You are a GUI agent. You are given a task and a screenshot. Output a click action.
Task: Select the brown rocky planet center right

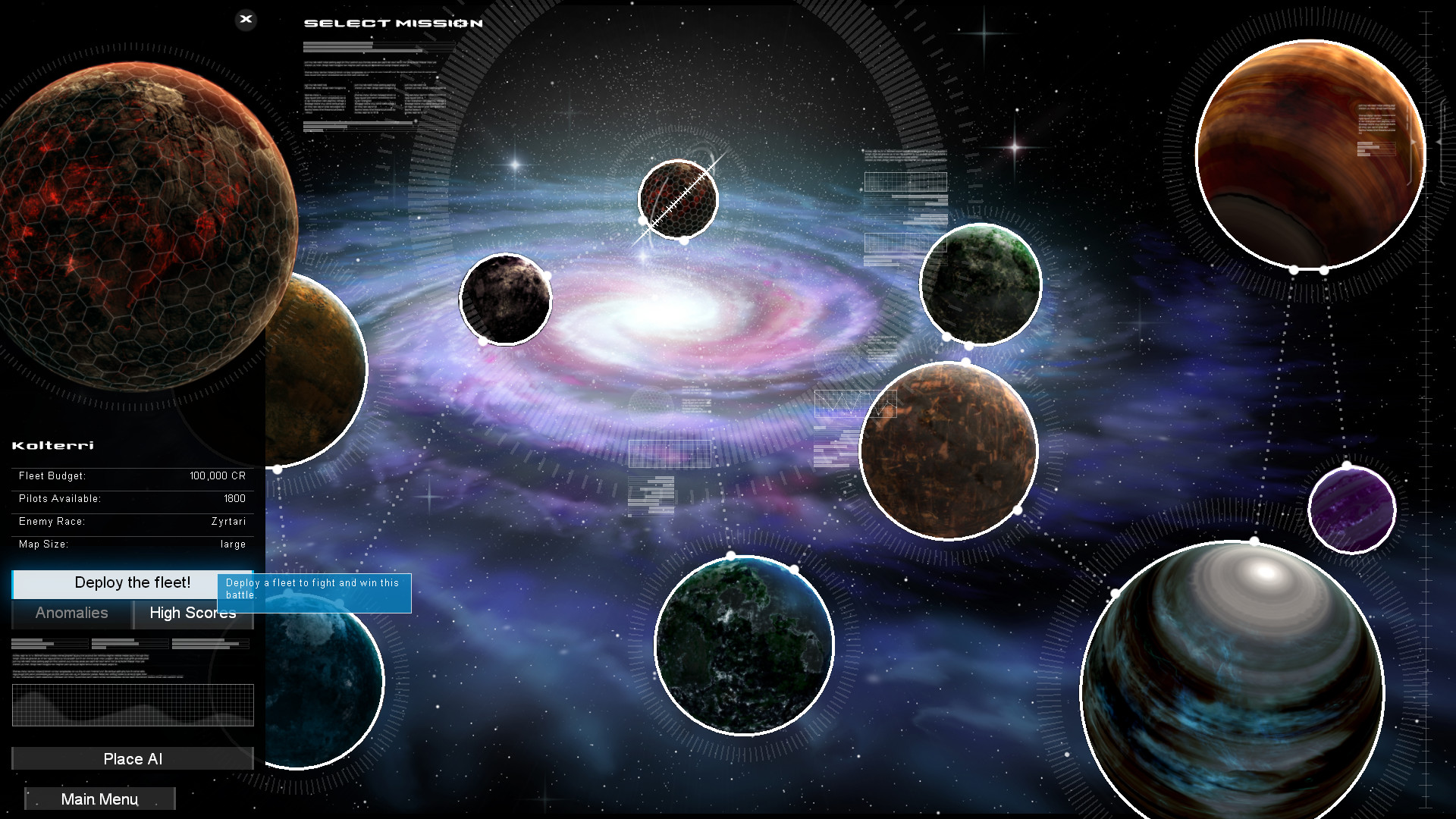tap(948, 450)
